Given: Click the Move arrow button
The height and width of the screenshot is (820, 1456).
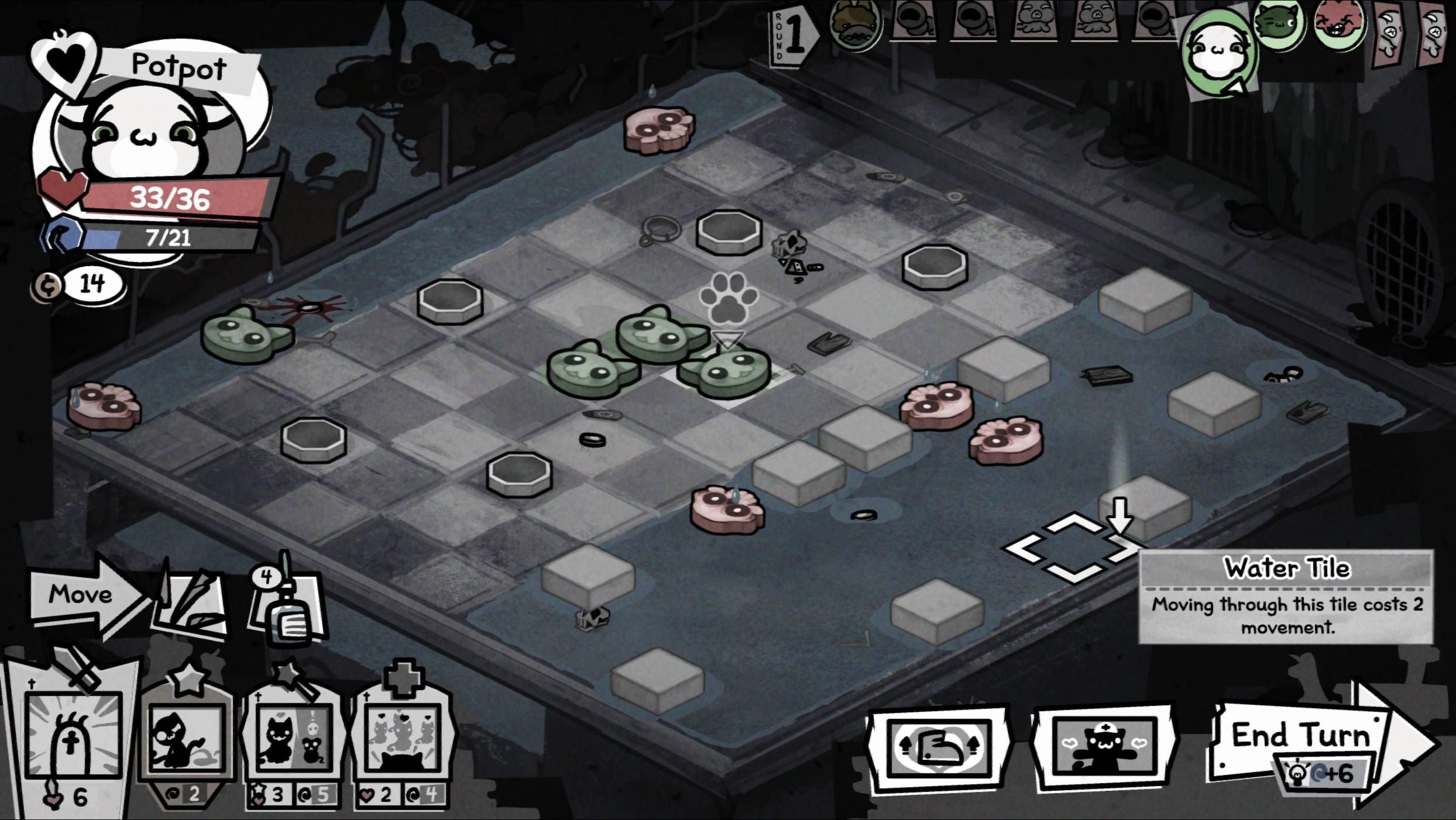Looking at the screenshot, I should tap(85, 595).
